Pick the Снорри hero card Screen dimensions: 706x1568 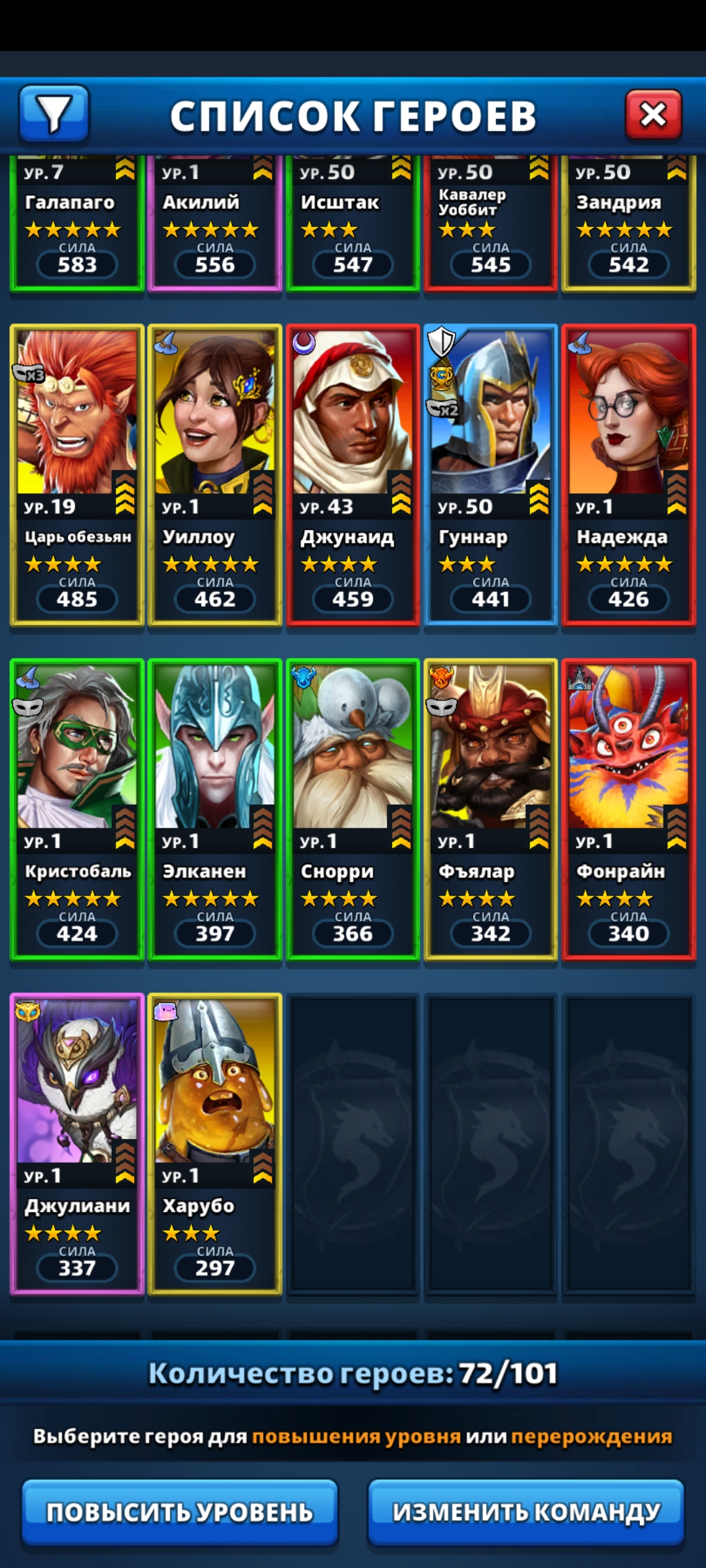[x=353, y=809]
